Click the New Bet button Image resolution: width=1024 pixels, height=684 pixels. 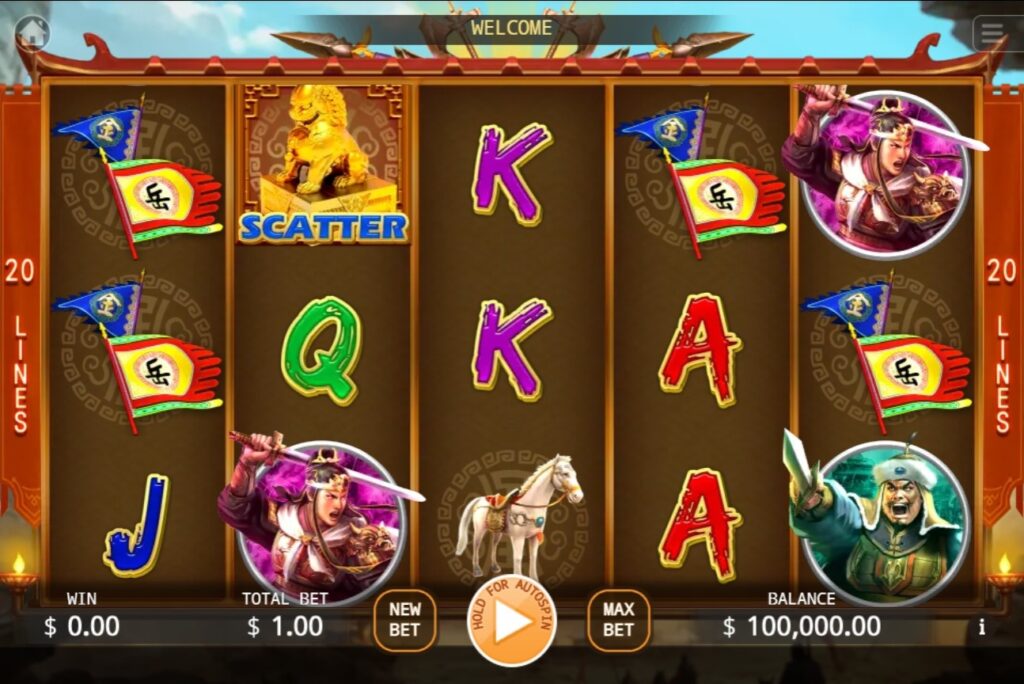(405, 620)
